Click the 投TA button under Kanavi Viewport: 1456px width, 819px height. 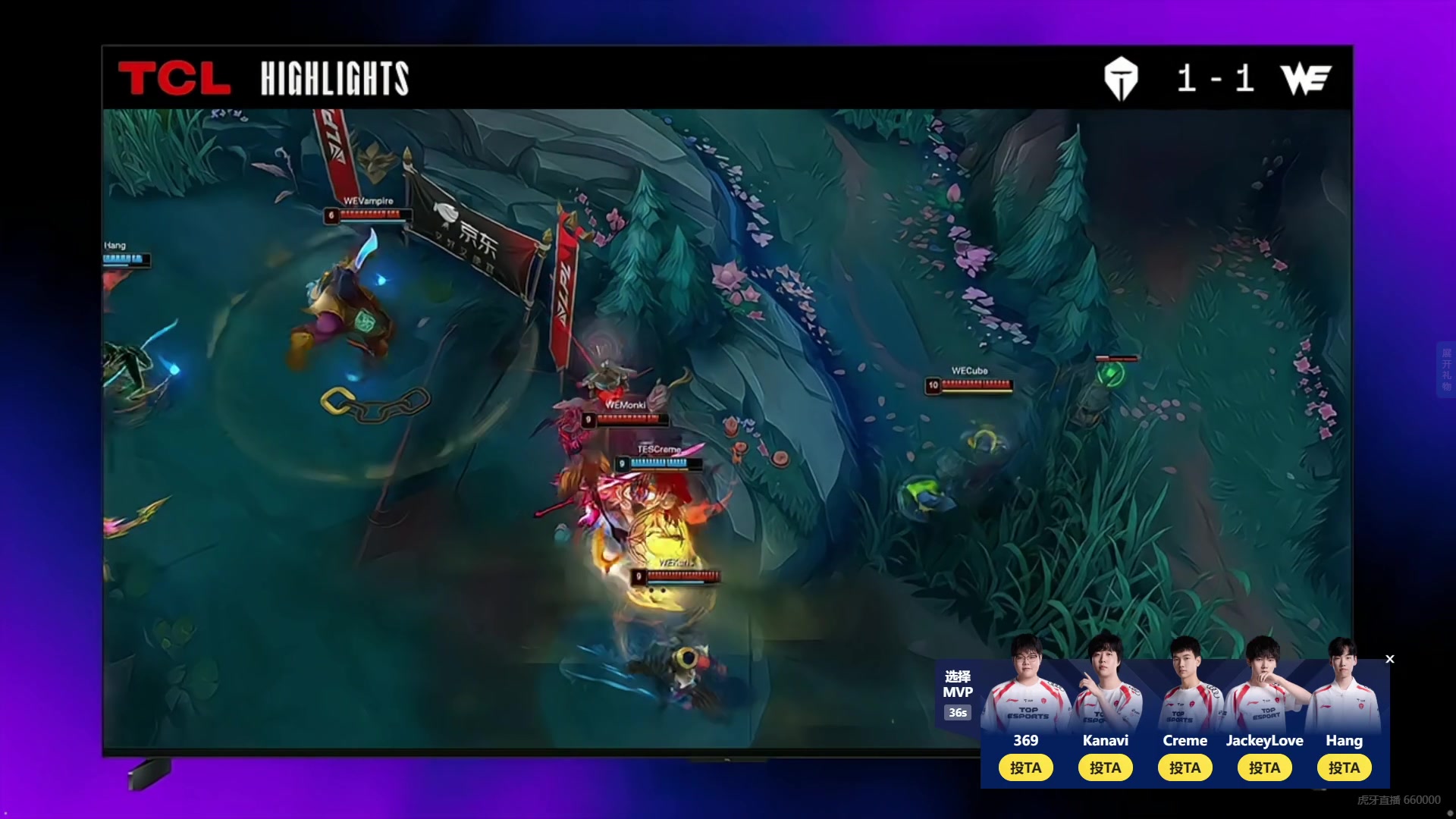click(1105, 767)
